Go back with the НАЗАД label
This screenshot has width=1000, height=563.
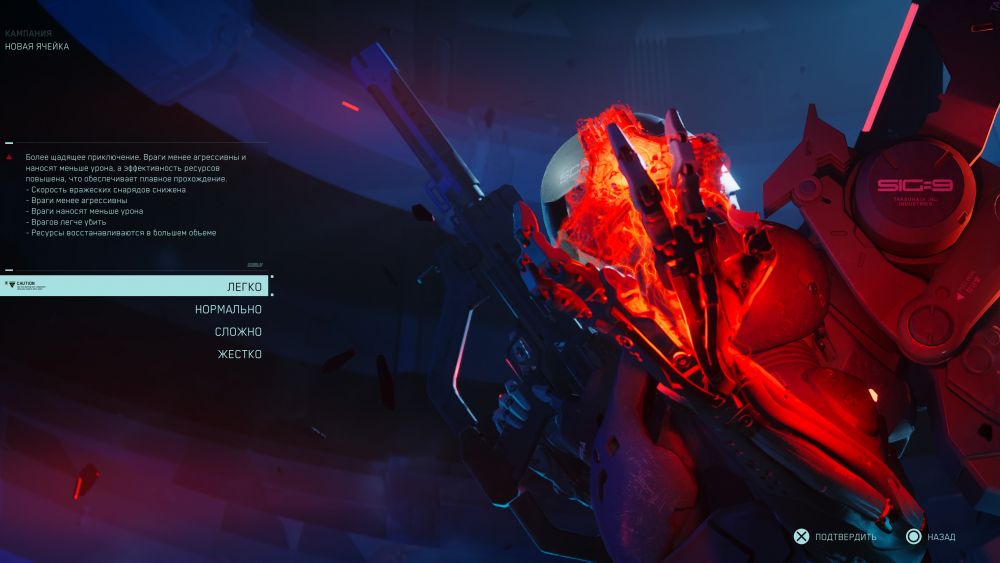(941, 537)
